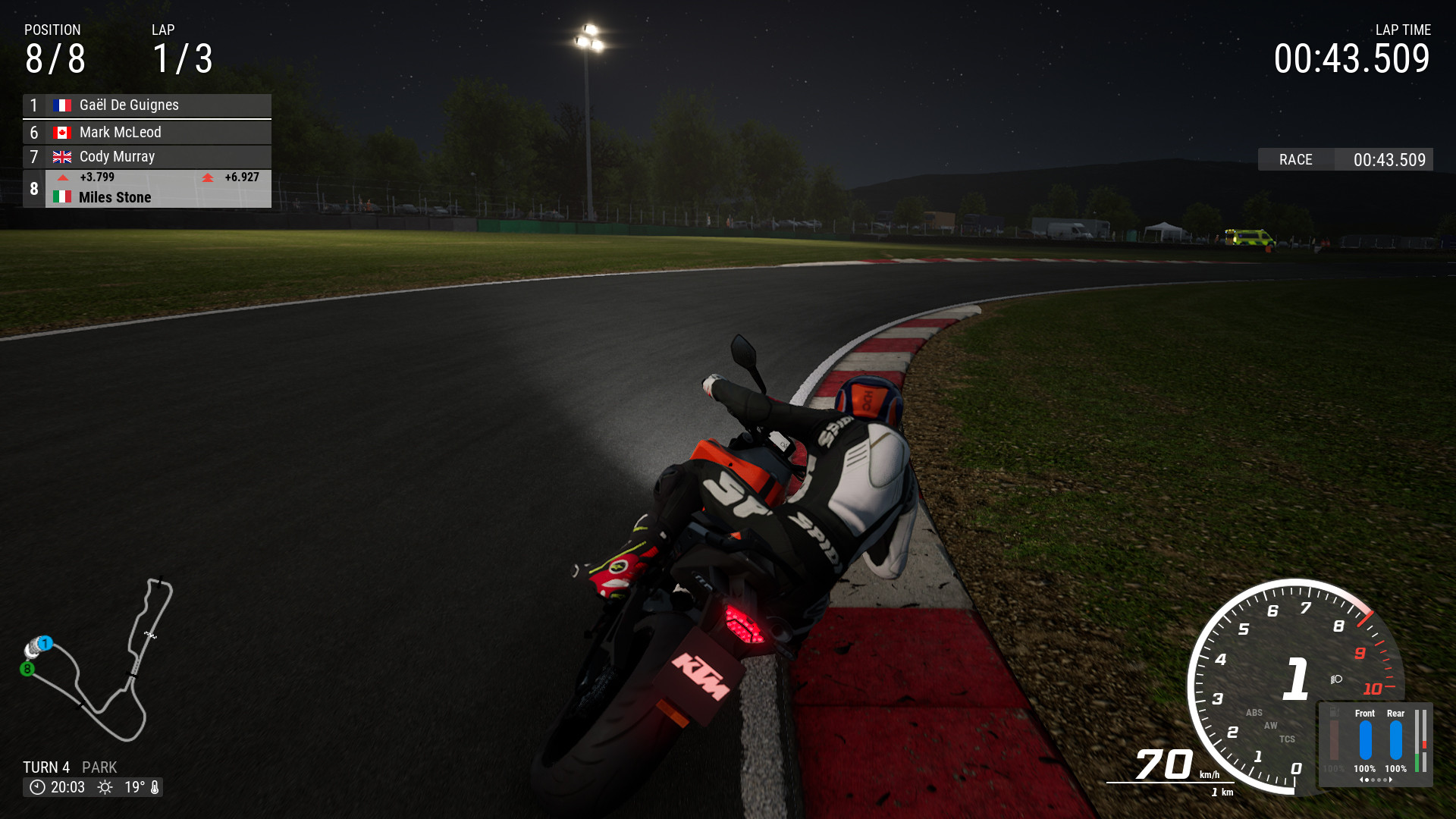Click the right arrow of the telemetry page dots
This screenshot has width=1456, height=819.
[x=1391, y=780]
